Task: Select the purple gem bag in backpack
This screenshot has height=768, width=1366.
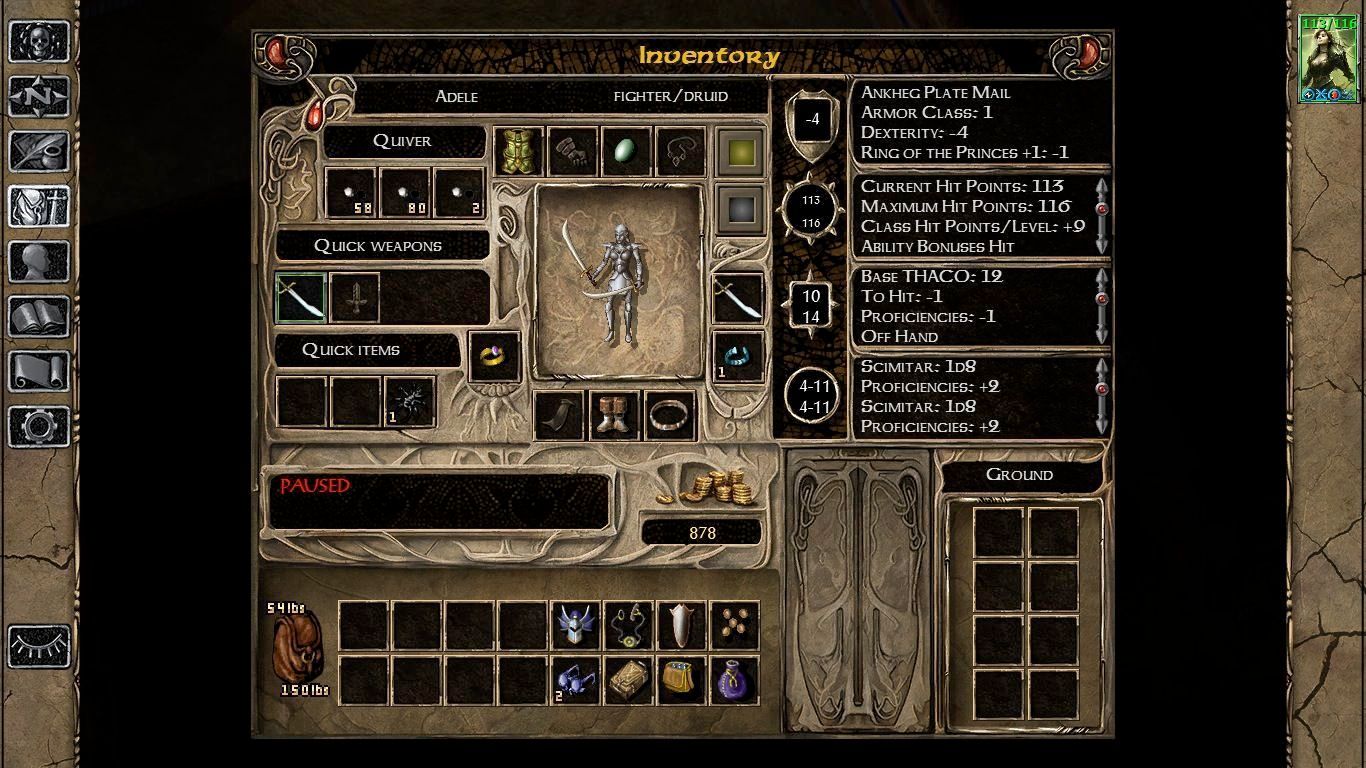Action: (x=734, y=680)
